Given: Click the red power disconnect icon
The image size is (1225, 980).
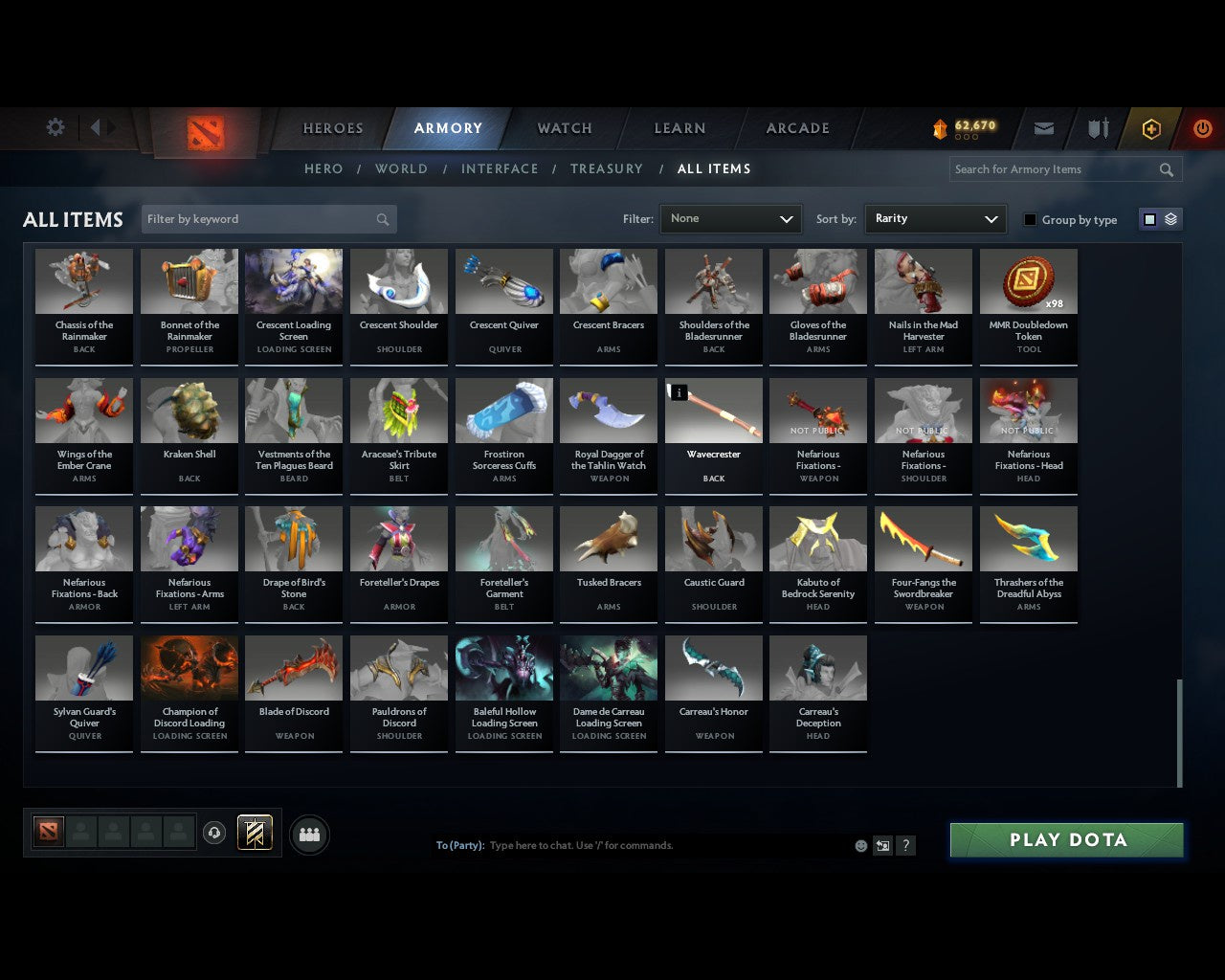Looking at the screenshot, I should pos(1203,128).
